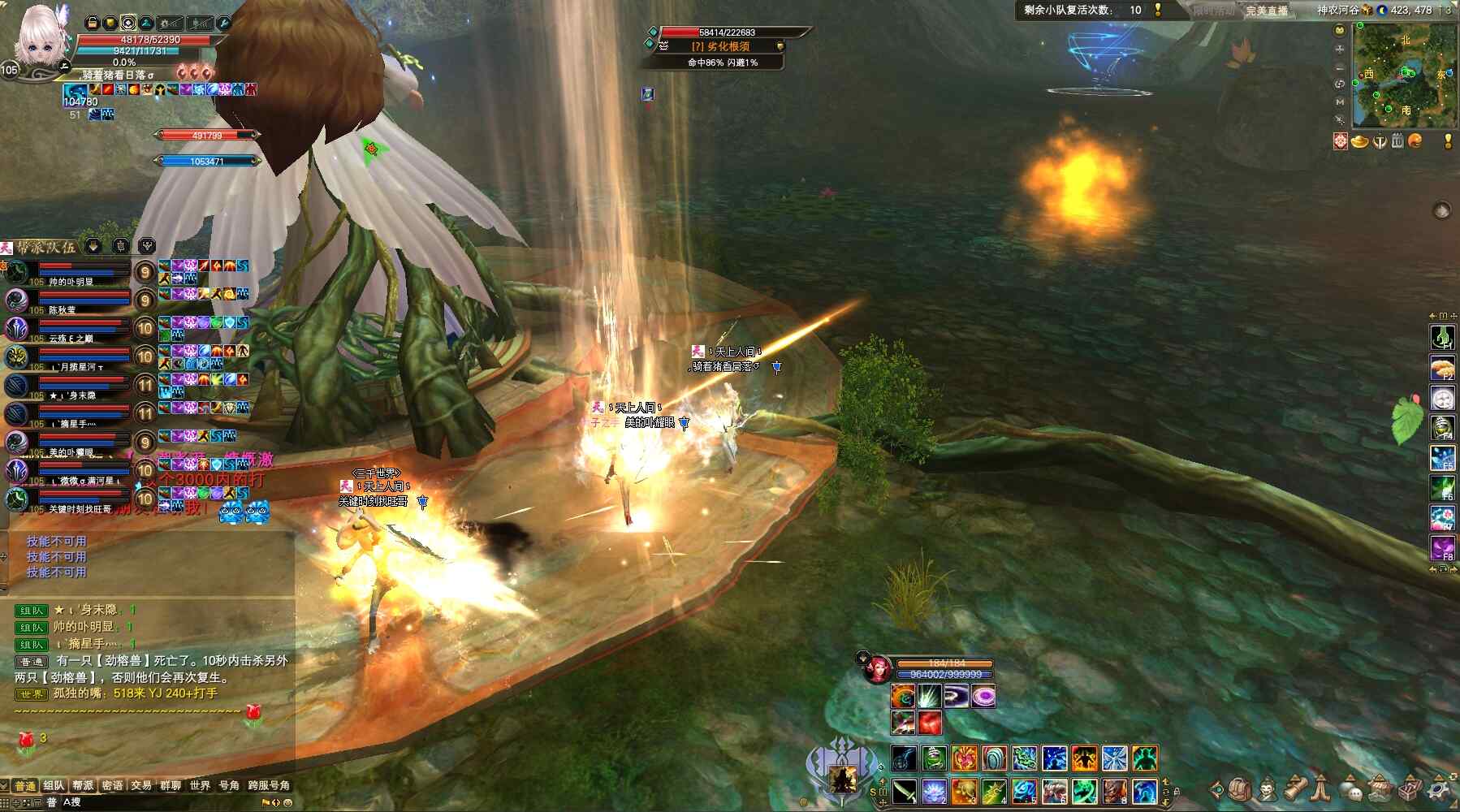The width and height of the screenshot is (1460, 812).
Task: Click the boss target frame 劣化根须
Action: pos(721,46)
